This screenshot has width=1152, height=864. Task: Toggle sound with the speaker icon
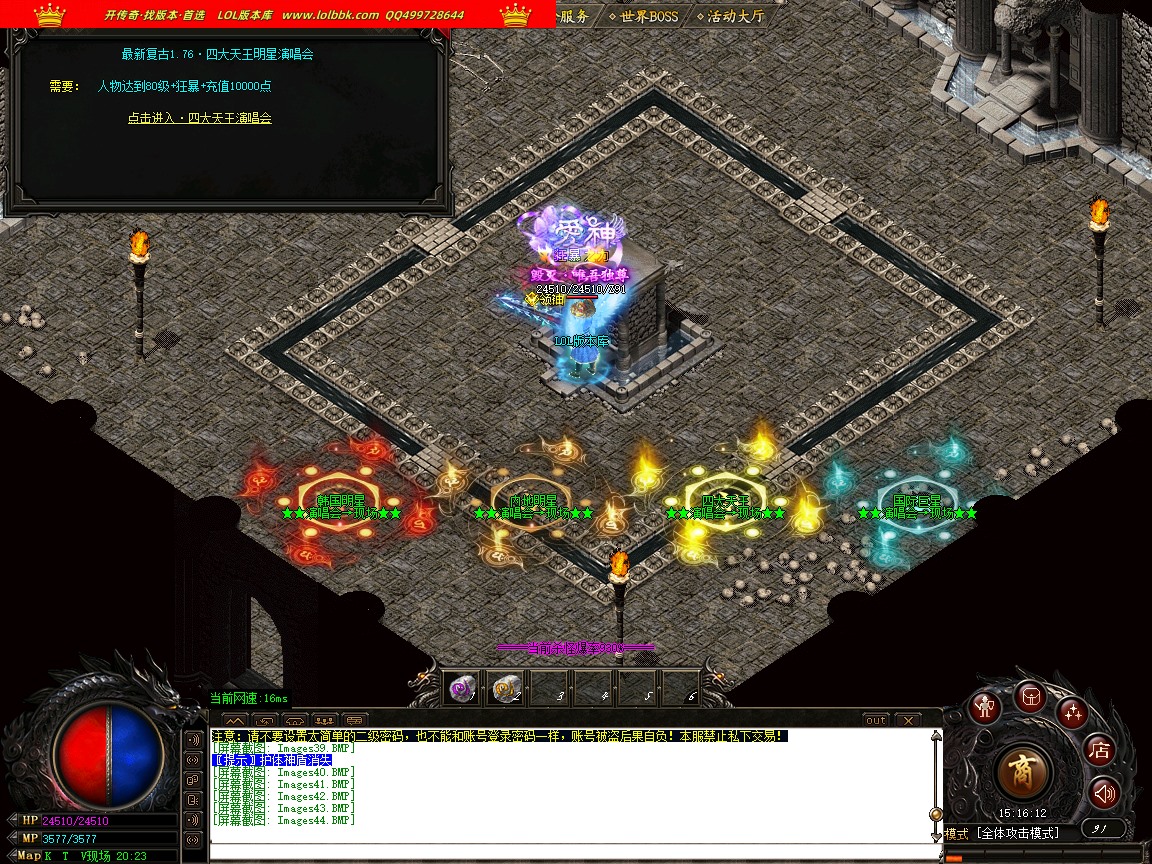[x=1103, y=794]
